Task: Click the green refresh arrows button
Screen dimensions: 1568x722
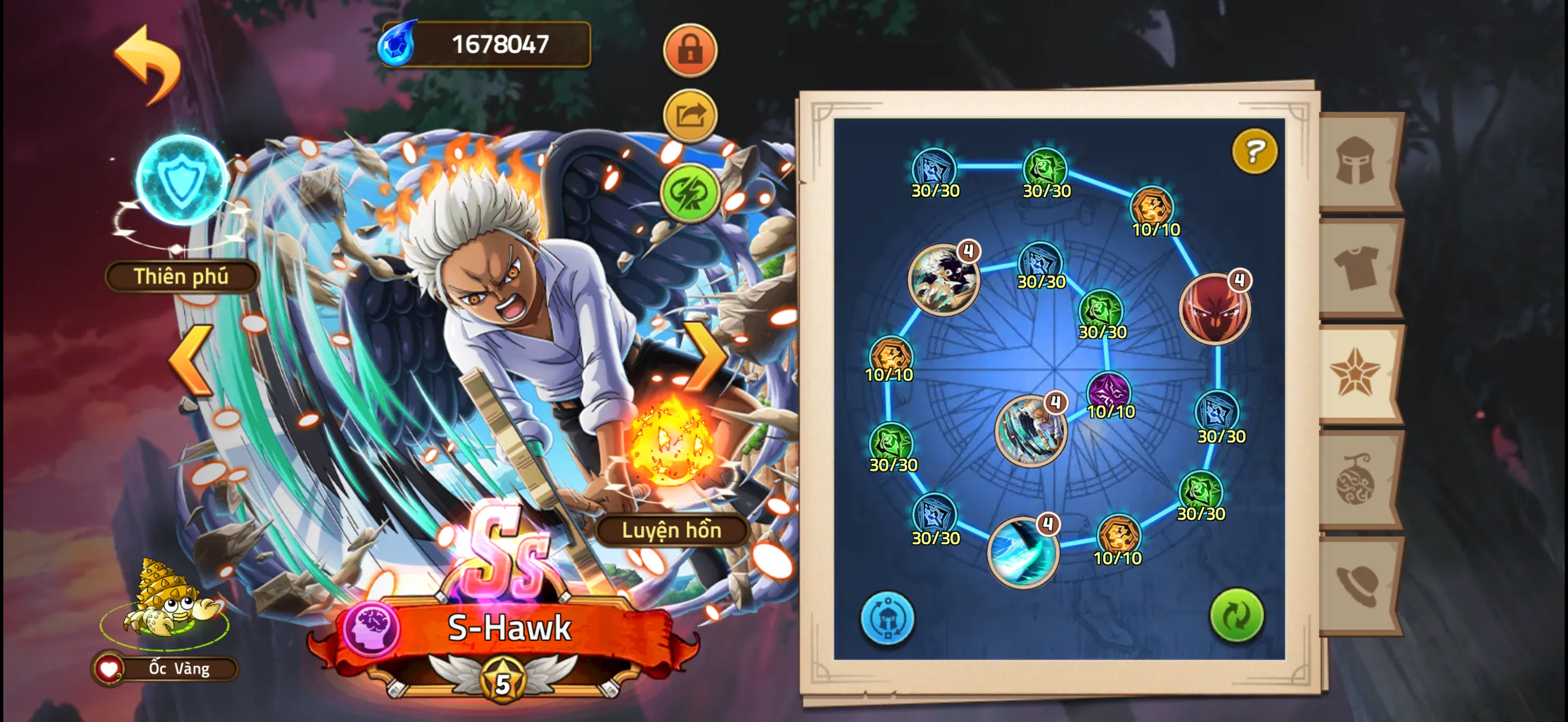Action: tap(1236, 616)
